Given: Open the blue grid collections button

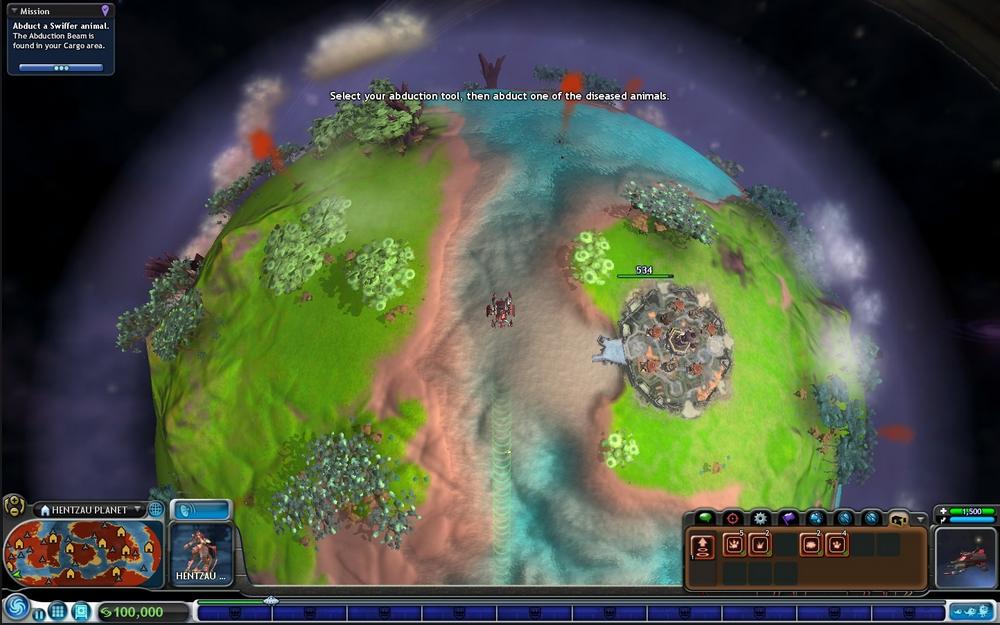Looking at the screenshot, I should [x=58, y=611].
